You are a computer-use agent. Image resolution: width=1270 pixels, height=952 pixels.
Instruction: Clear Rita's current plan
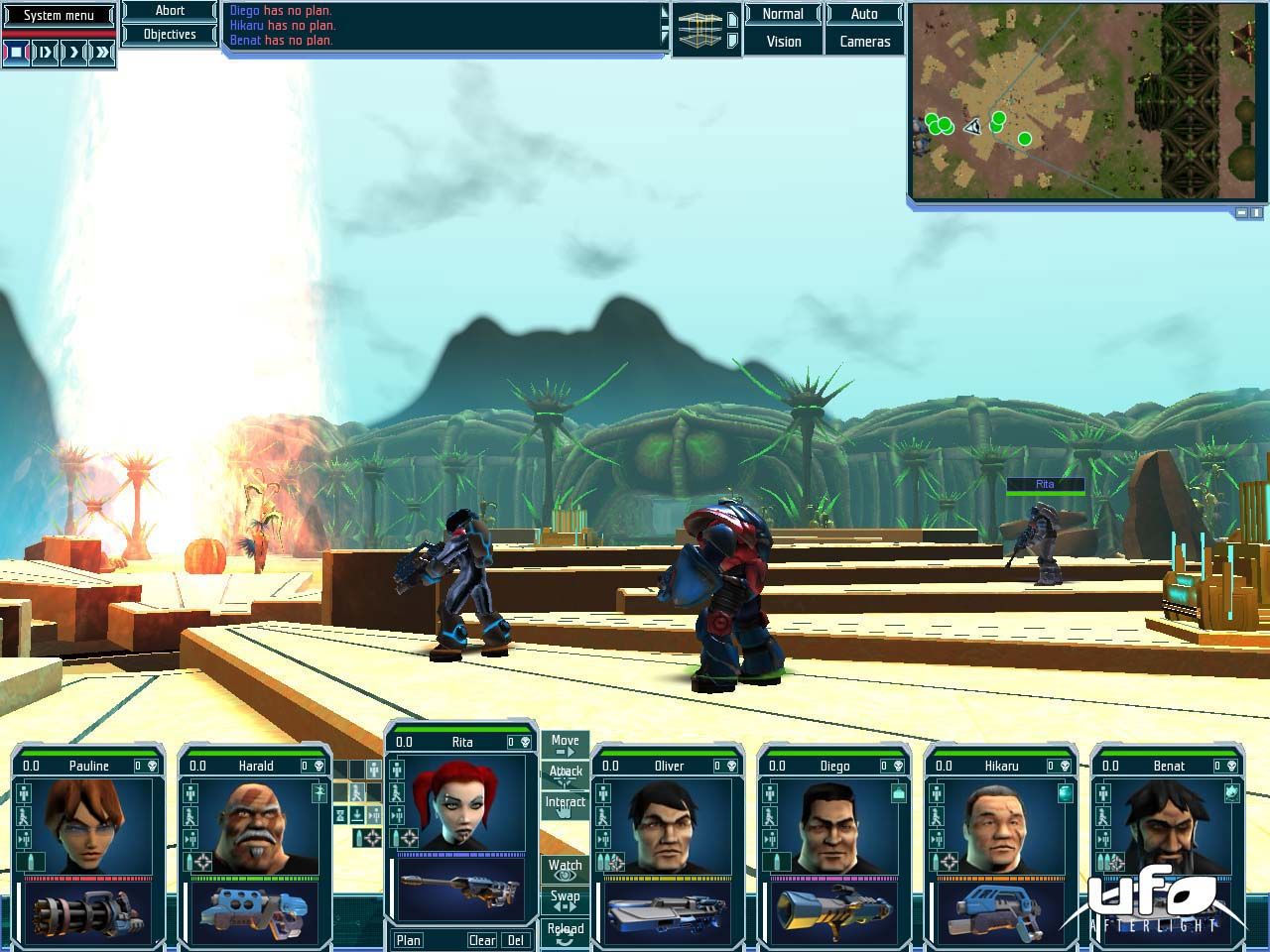point(482,940)
